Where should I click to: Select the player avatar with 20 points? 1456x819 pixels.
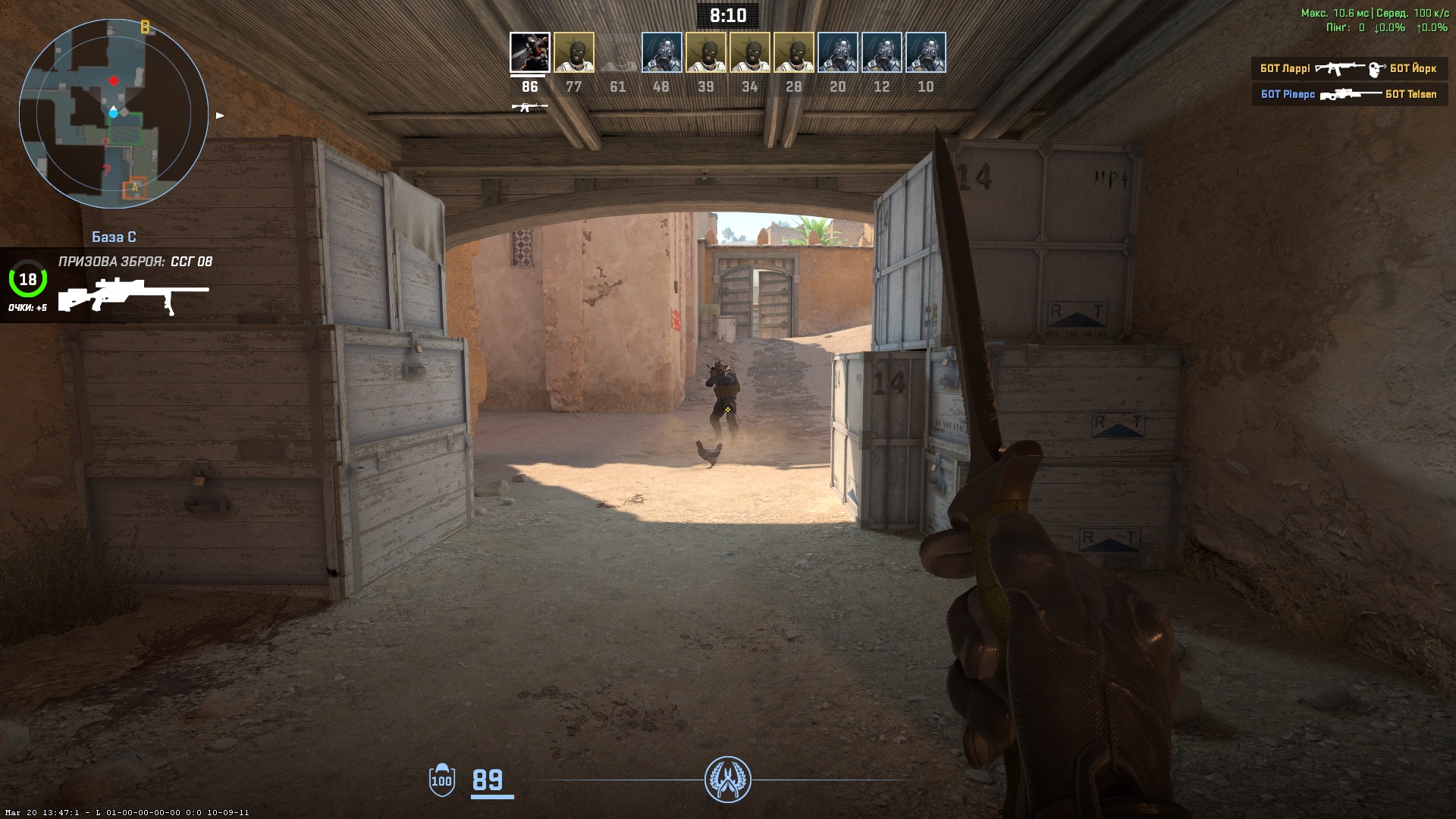pos(838,52)
